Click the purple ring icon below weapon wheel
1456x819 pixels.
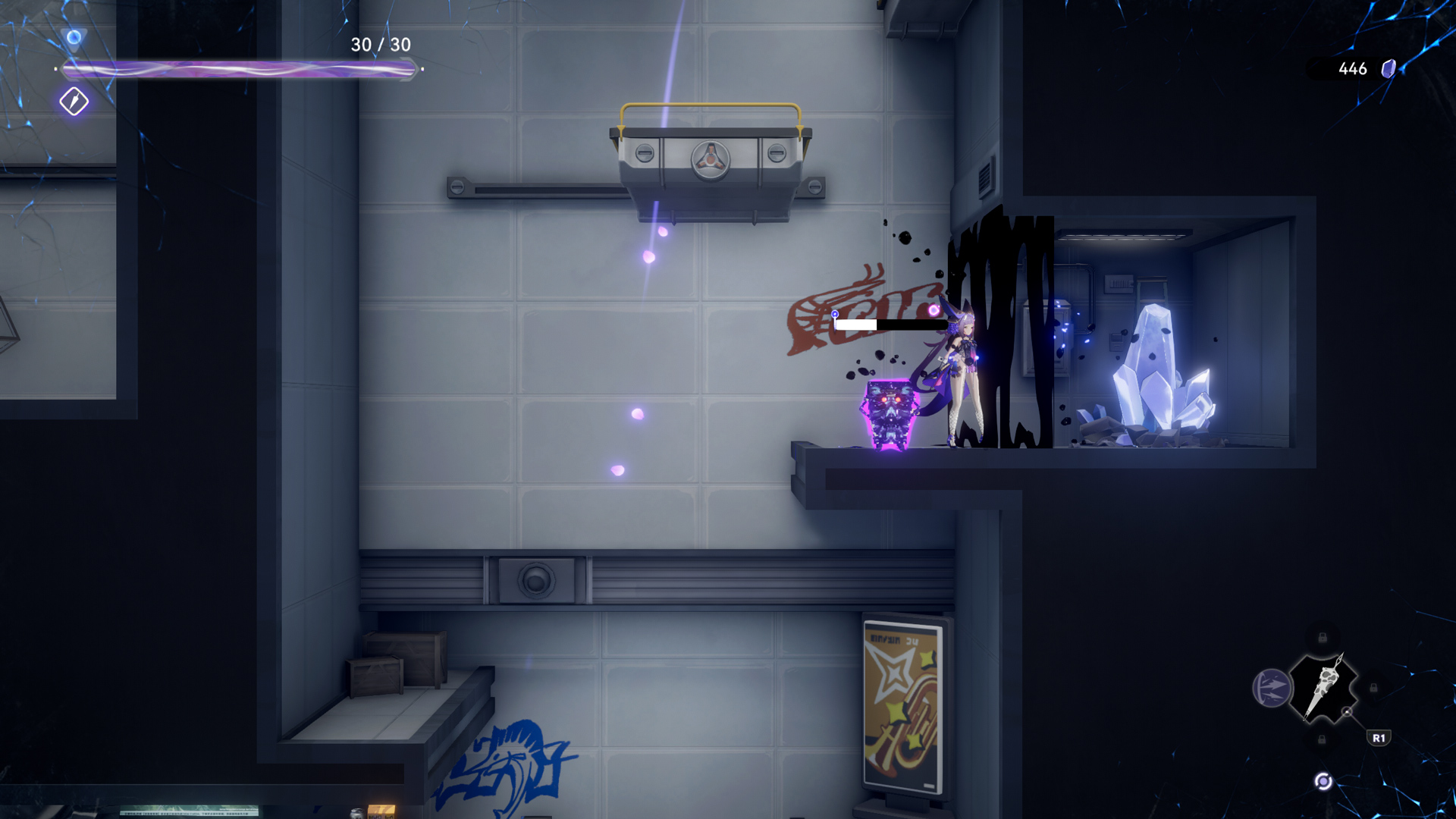click(x=1323, y=782)
